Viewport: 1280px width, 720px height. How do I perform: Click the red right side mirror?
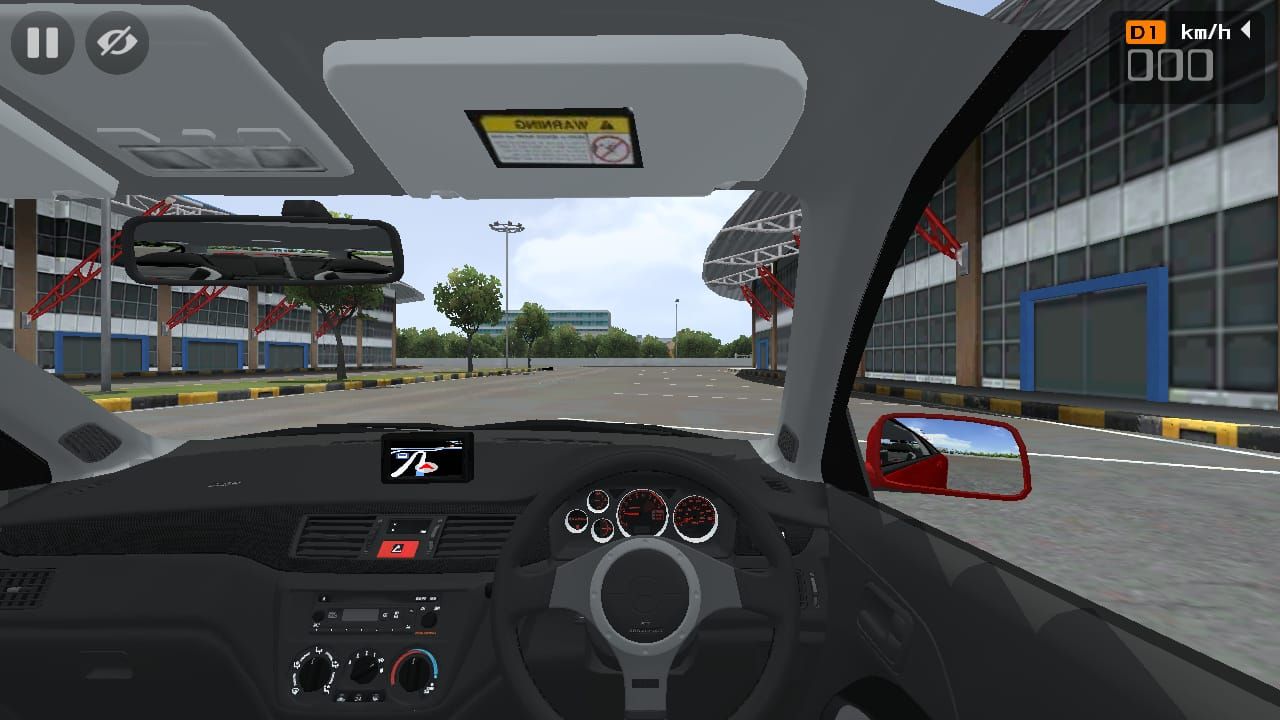pos(950,456)
